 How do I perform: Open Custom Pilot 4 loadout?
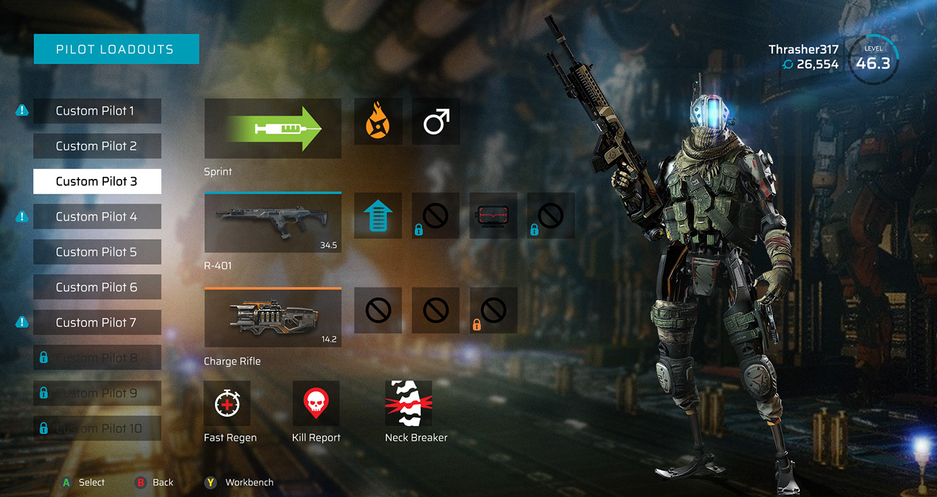(97, 216)
